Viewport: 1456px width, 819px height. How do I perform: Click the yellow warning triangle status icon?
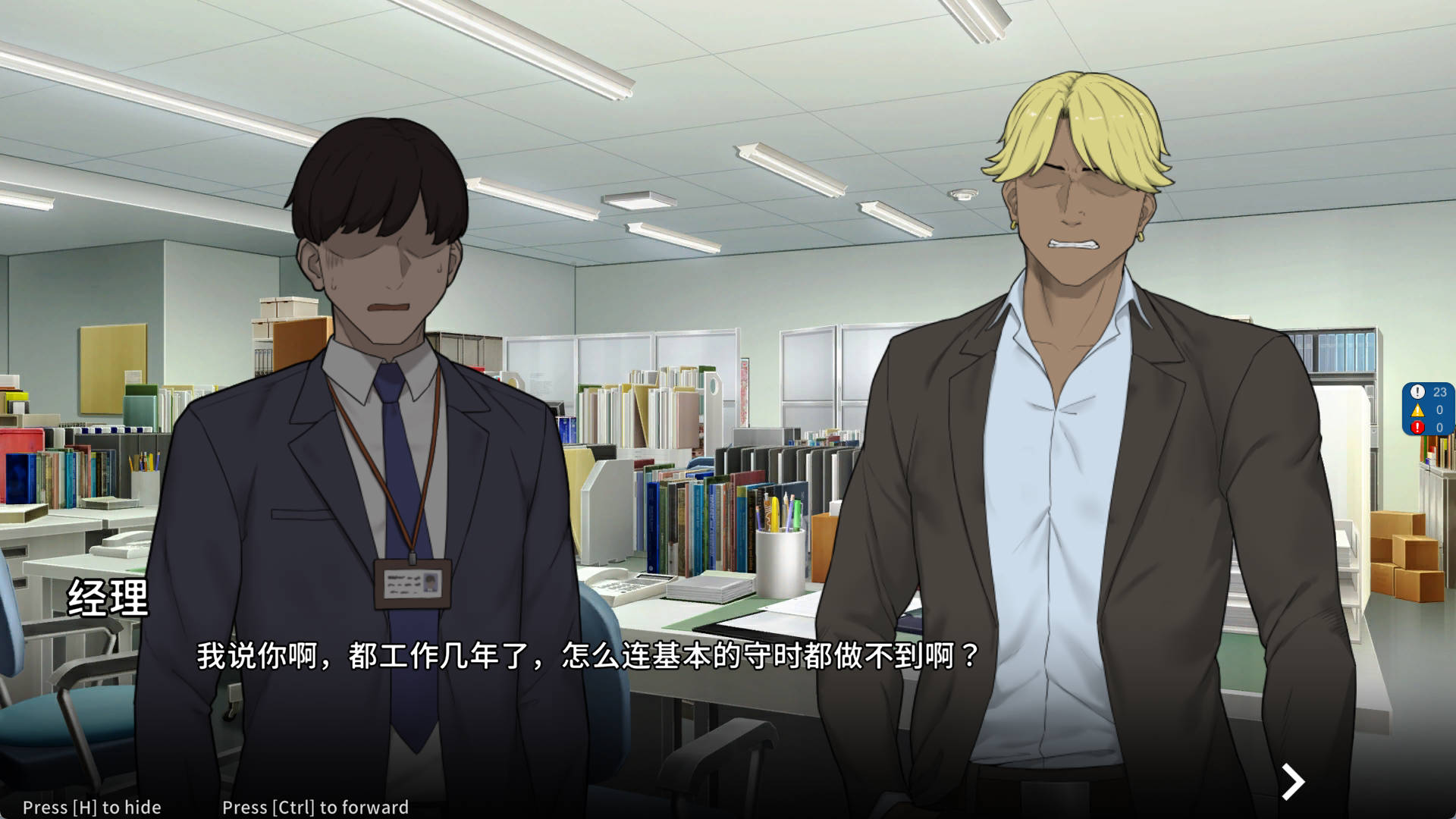[1417, 410]
